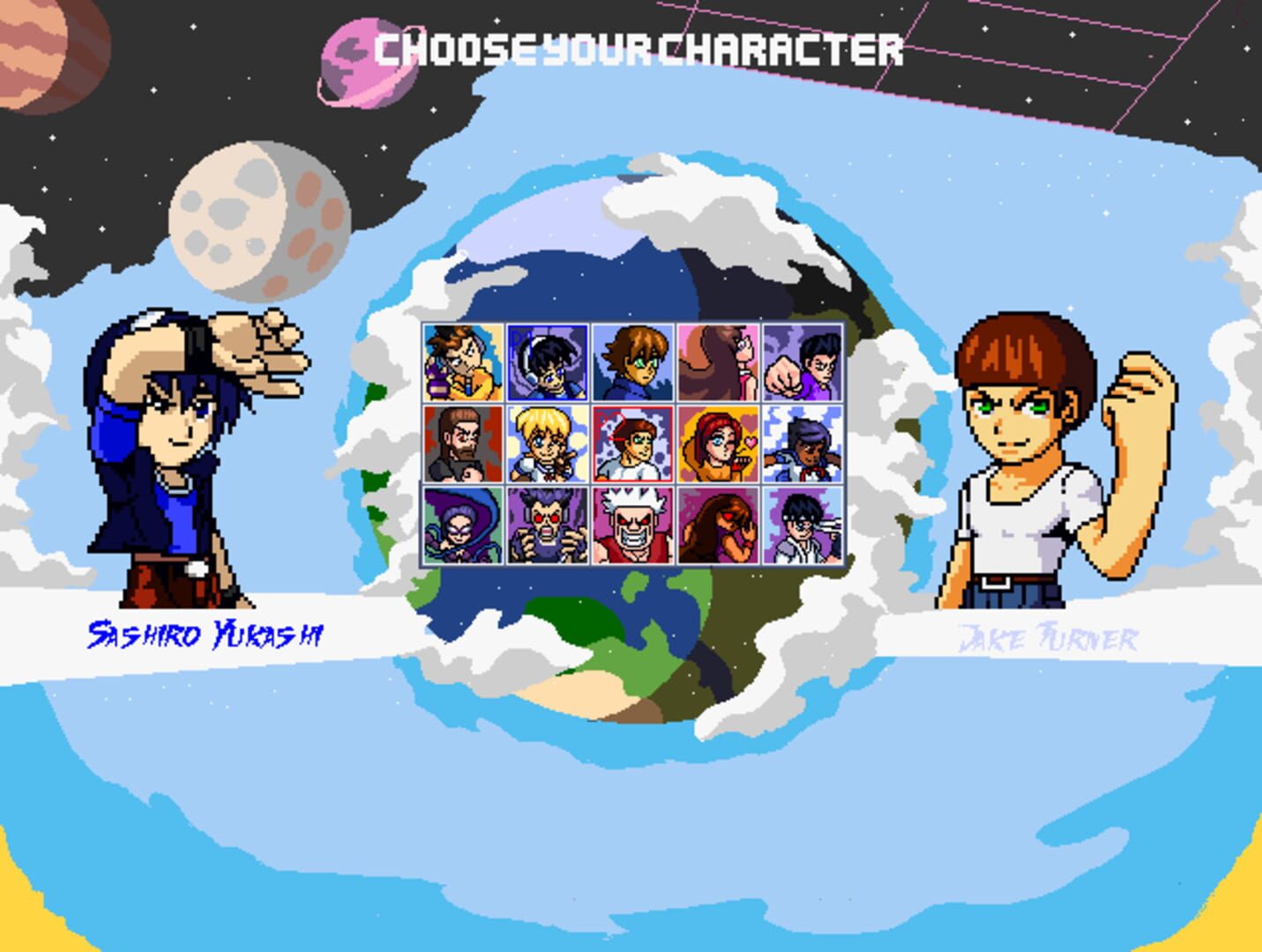1262x952 pixels.
Task: Choose the green-eyed fighter in the blue jacket
Action: tap(631, 361)
